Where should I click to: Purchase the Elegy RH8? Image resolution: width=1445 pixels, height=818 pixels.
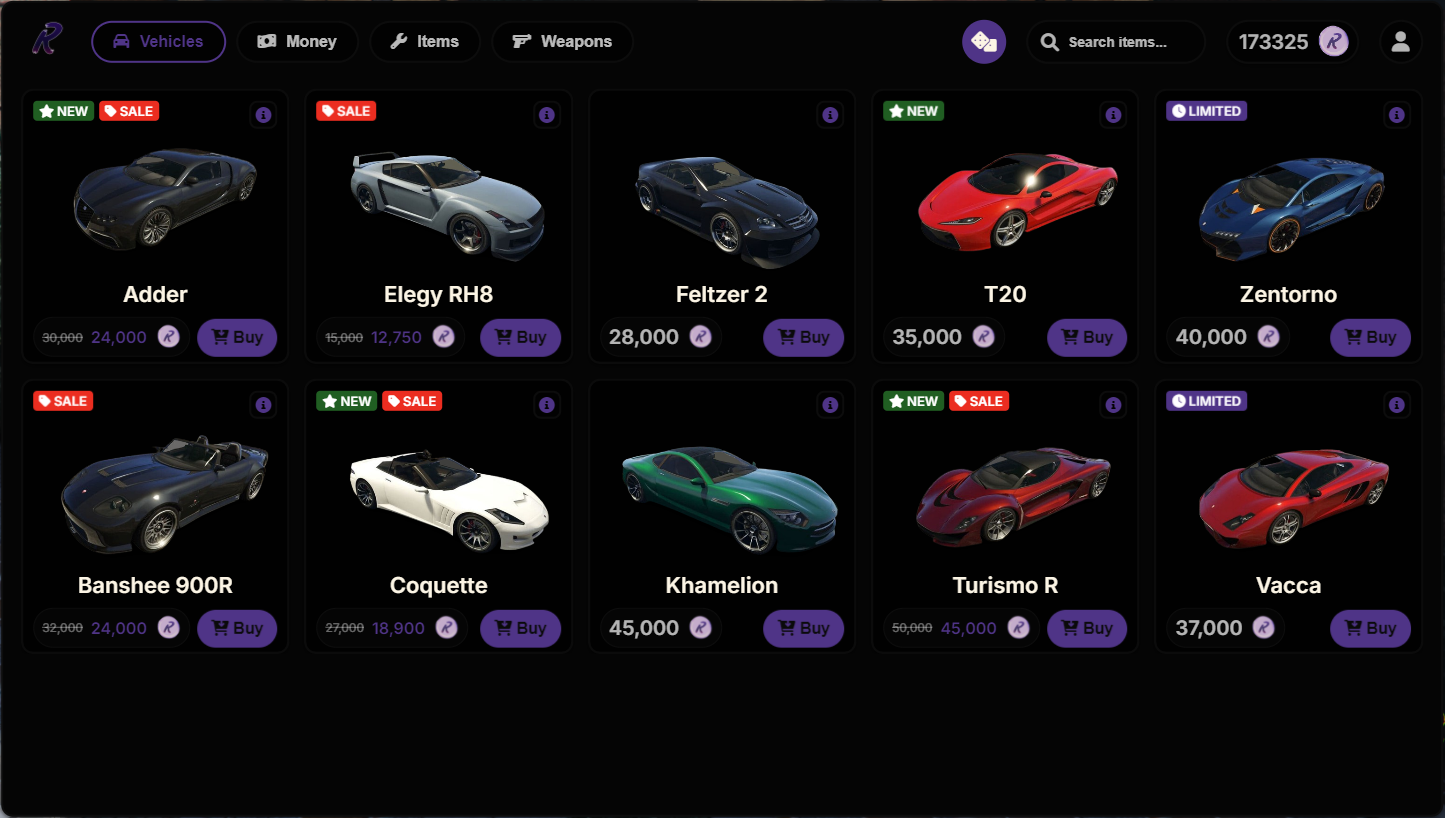[x=520, y=337]
